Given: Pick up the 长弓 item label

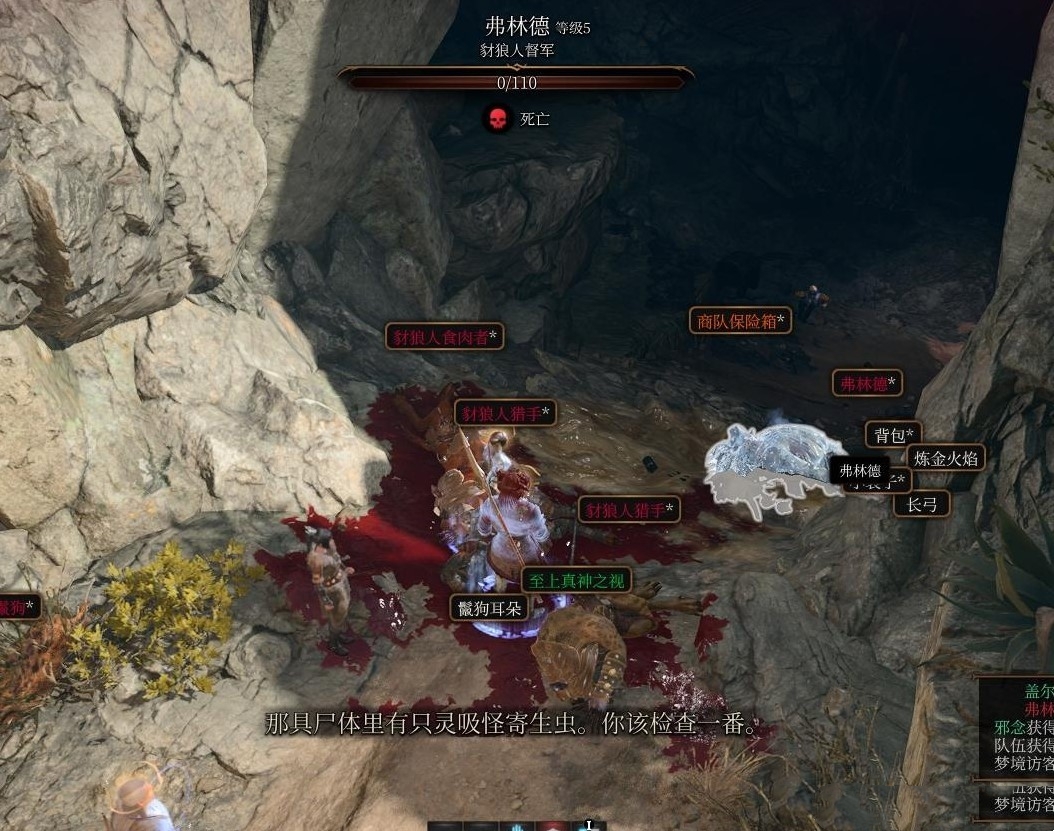Looking at the screenshot, I should pos(921,503).
